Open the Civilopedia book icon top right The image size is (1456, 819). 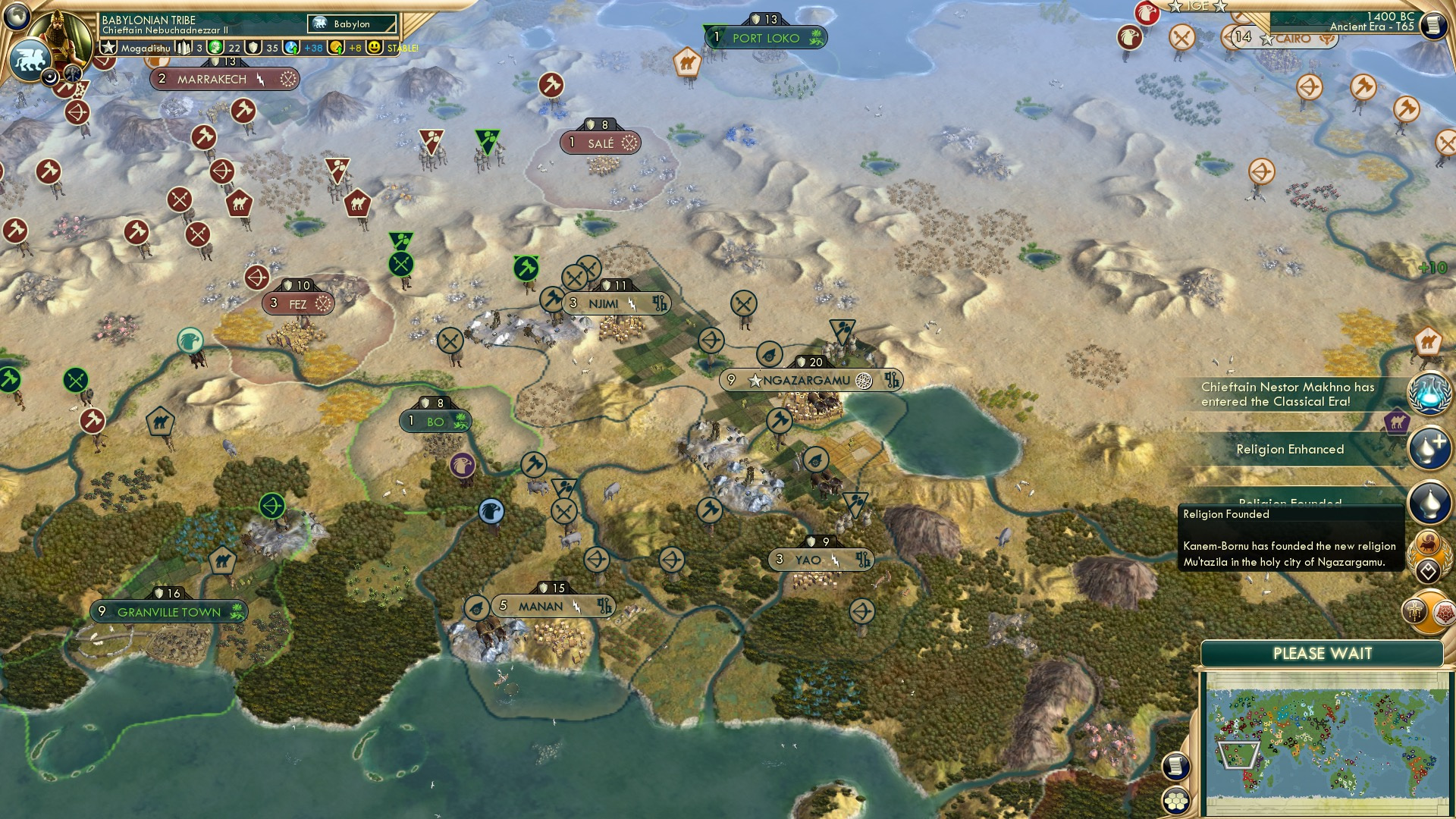[x=1432, y=25]
